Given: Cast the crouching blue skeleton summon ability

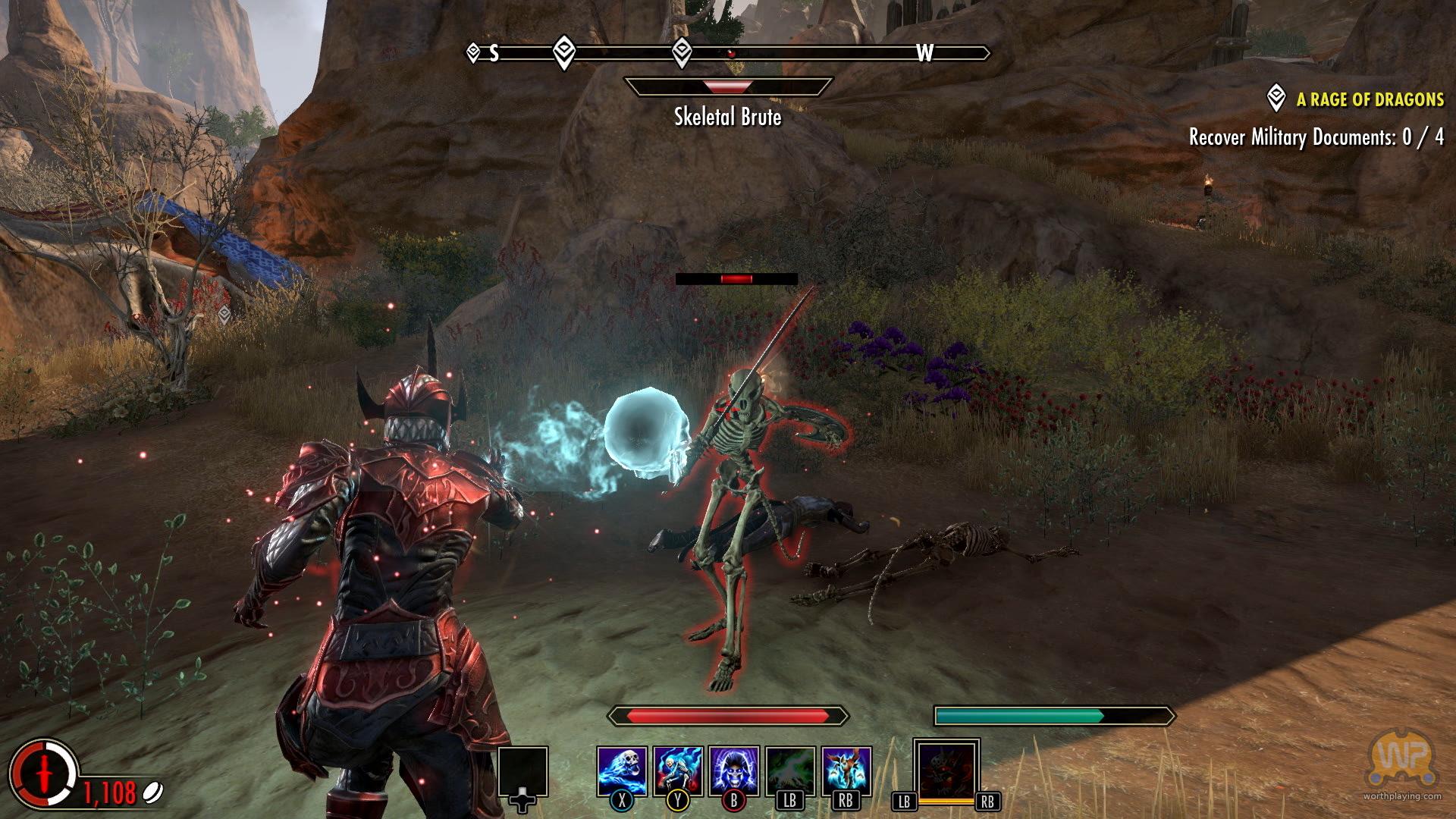Looking at the screenshot, I should (x=678, y=770).
